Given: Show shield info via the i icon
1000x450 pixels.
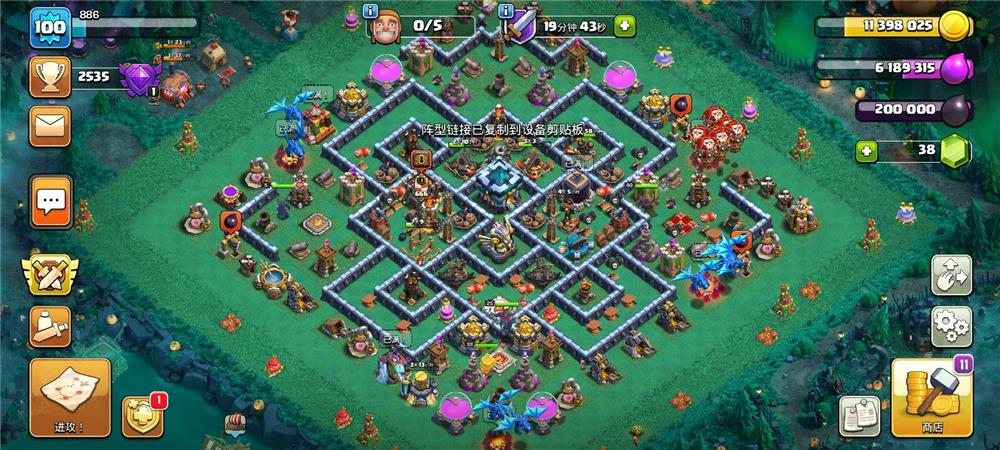Looking at the screenshot, I should [x=507, y=11].
